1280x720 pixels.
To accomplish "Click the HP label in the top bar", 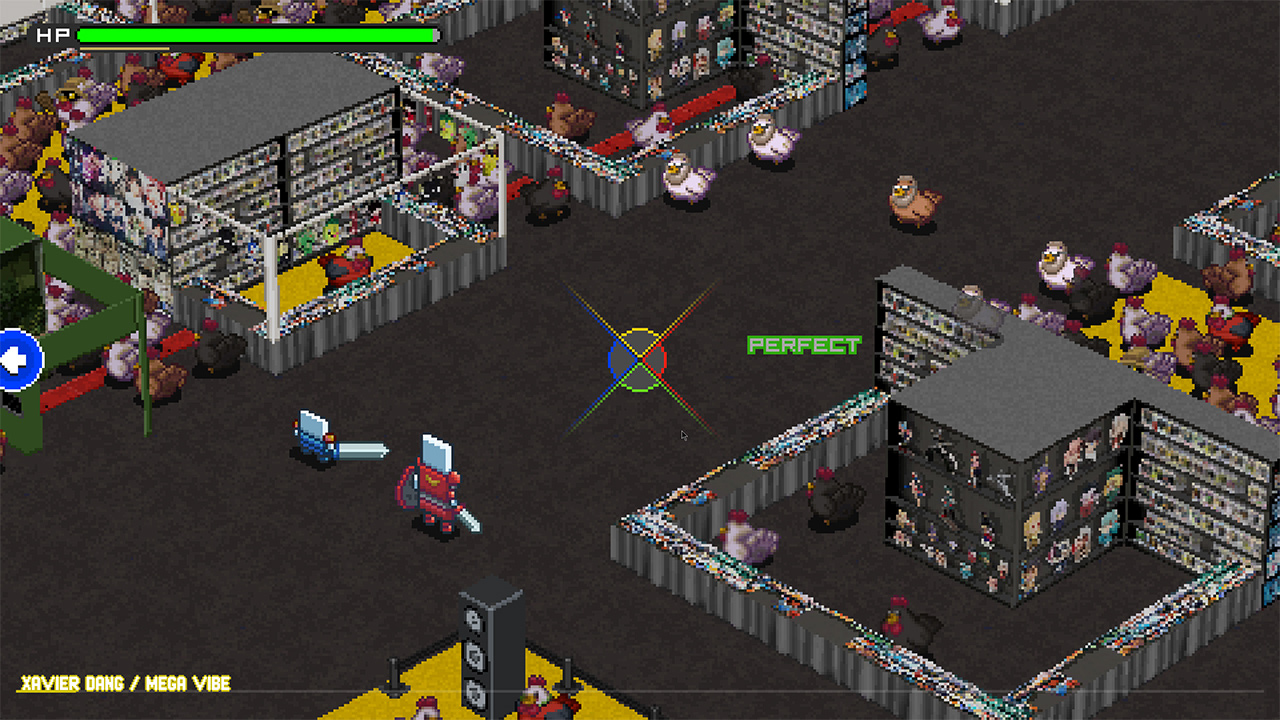I will pyautogui.click(x=50, y=36).
